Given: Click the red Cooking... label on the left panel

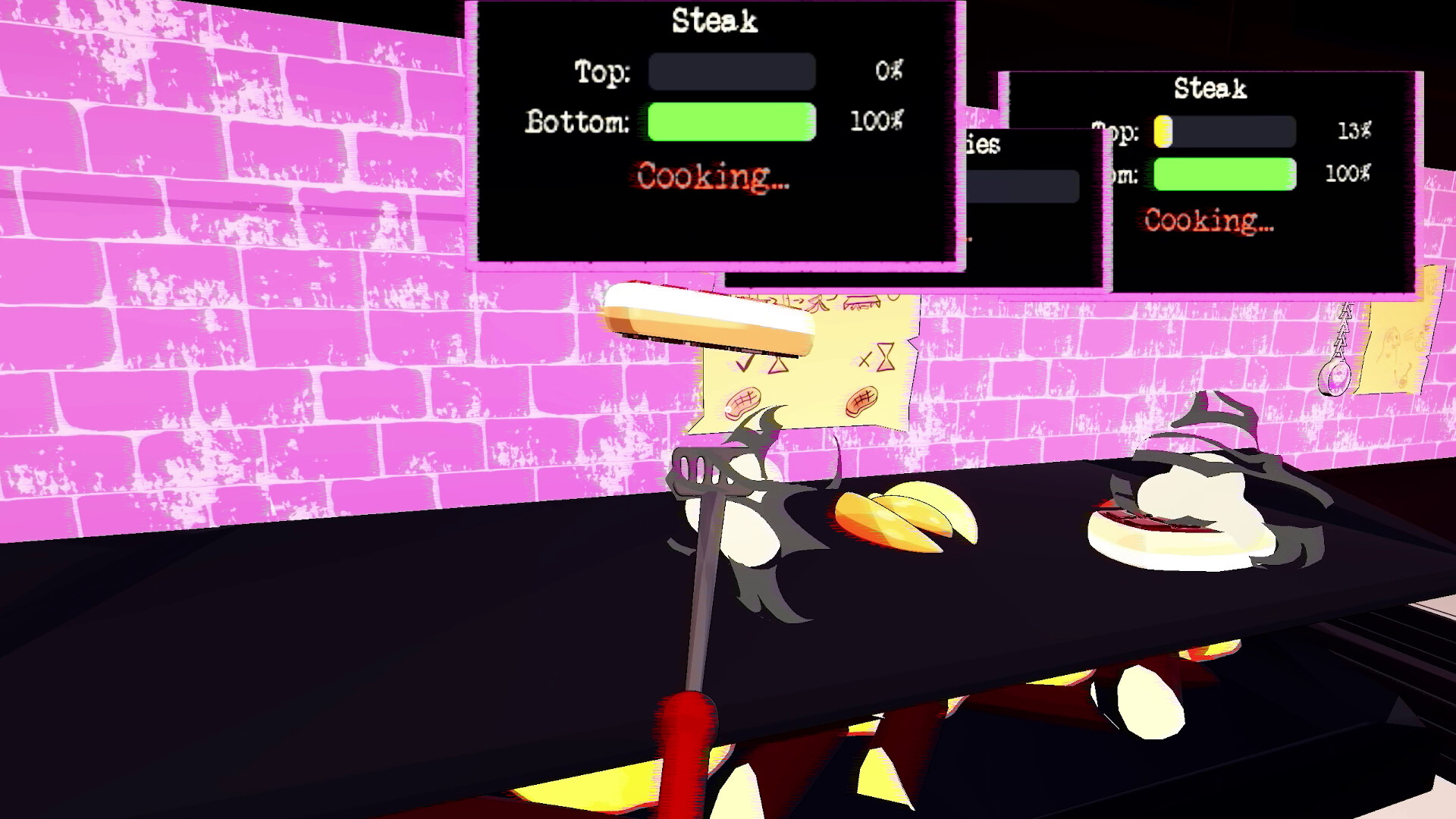Looking at the screenshot, I should [711, 177].
